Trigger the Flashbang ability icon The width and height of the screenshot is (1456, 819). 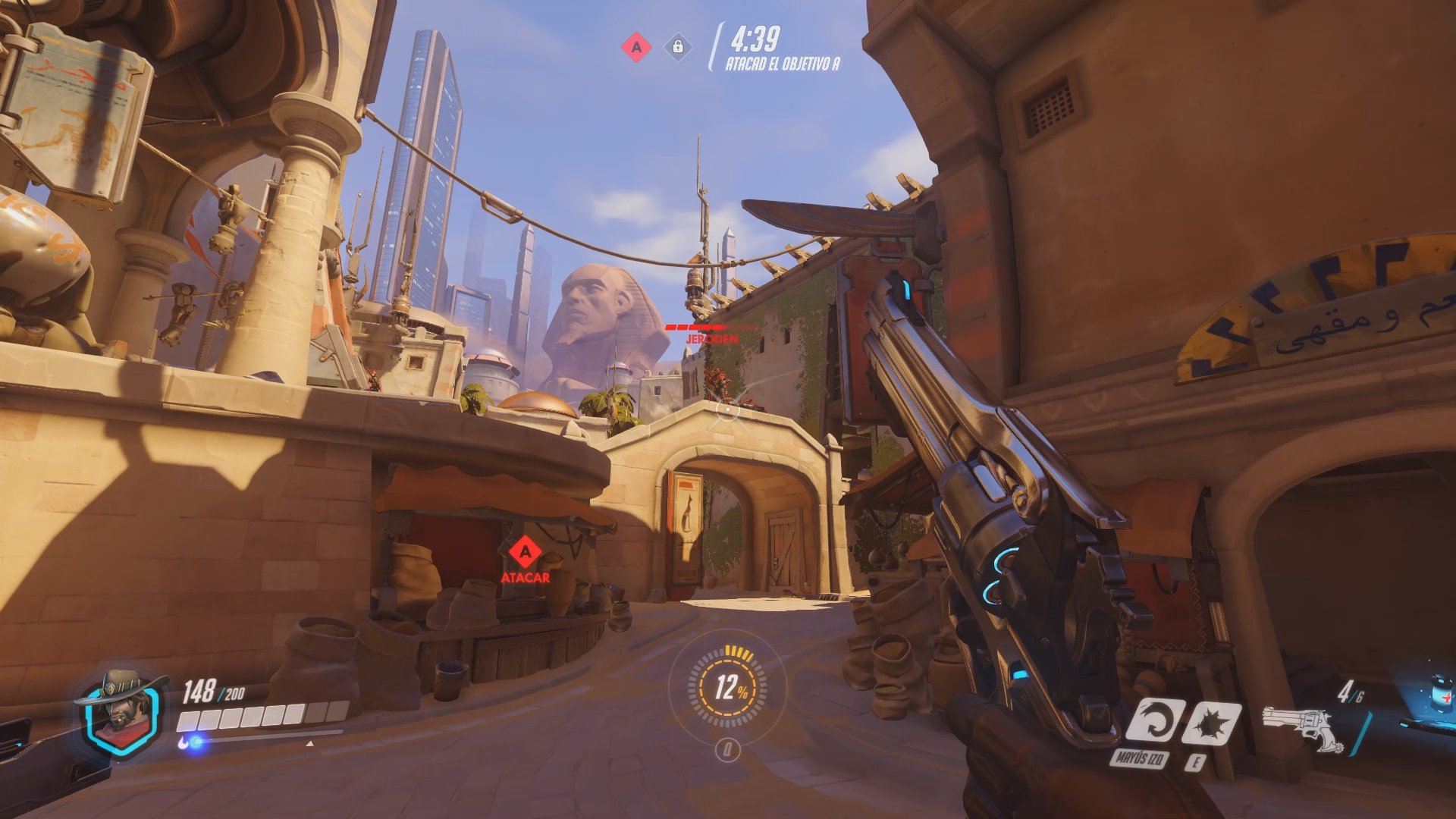tap(1212, 723)
